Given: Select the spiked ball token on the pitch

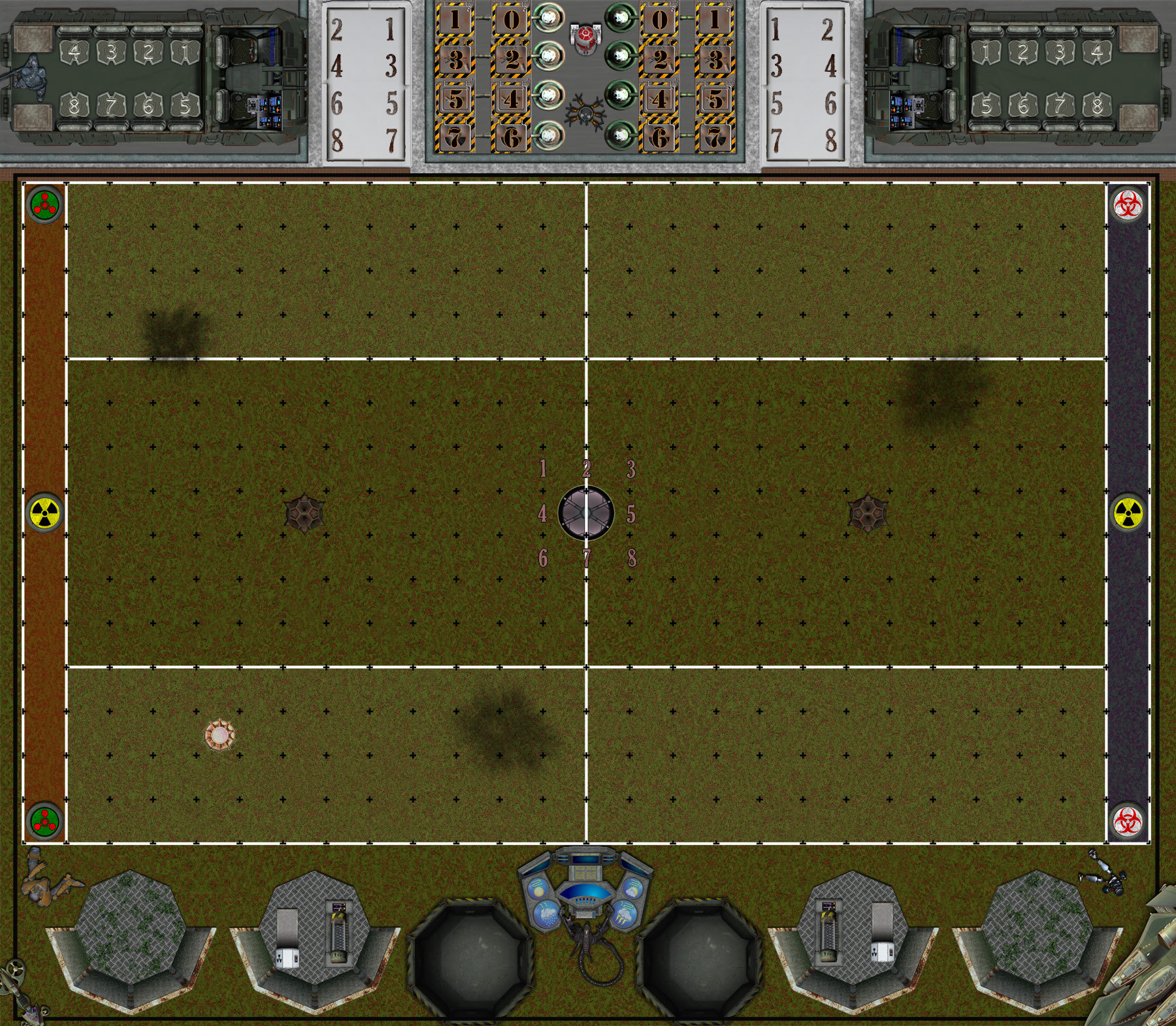Looking at the screenshot, I should [220, 735].
